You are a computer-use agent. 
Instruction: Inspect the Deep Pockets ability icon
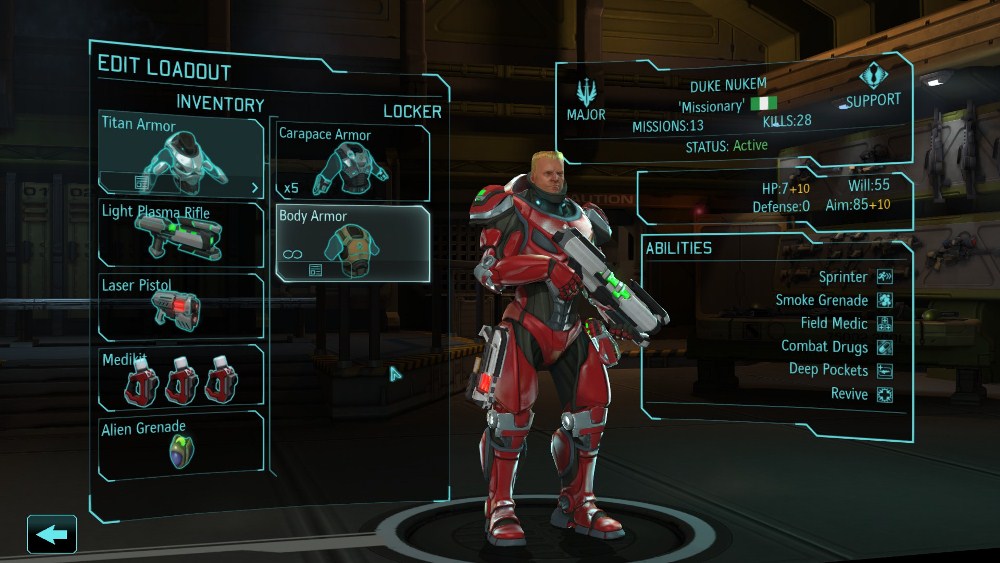pyautogui.click(x=885, y=370)
